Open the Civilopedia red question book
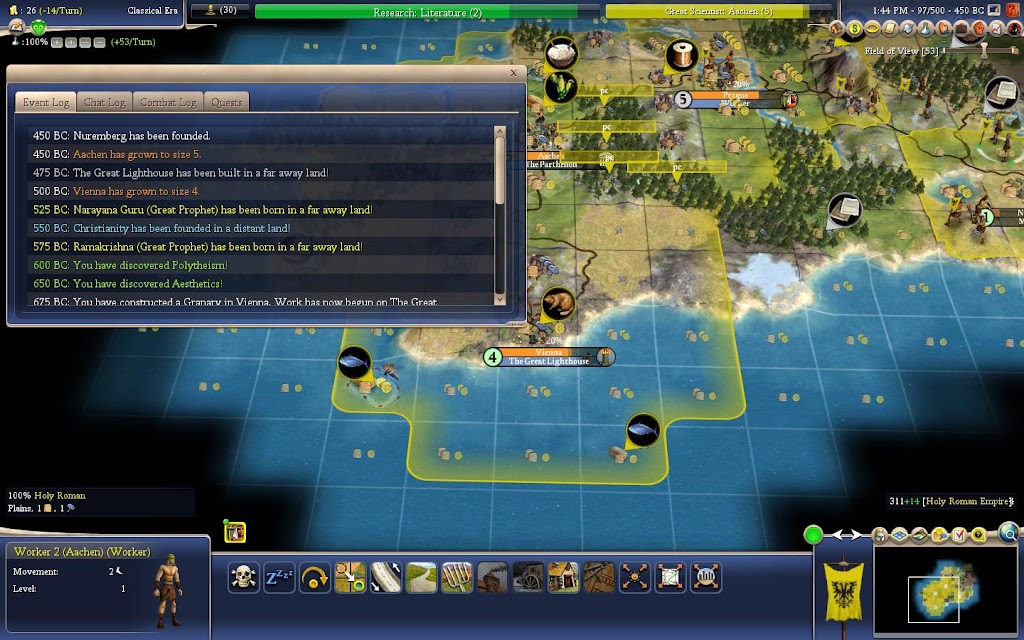Screen dimensions: 1024x640 click(x=979, y=536)
